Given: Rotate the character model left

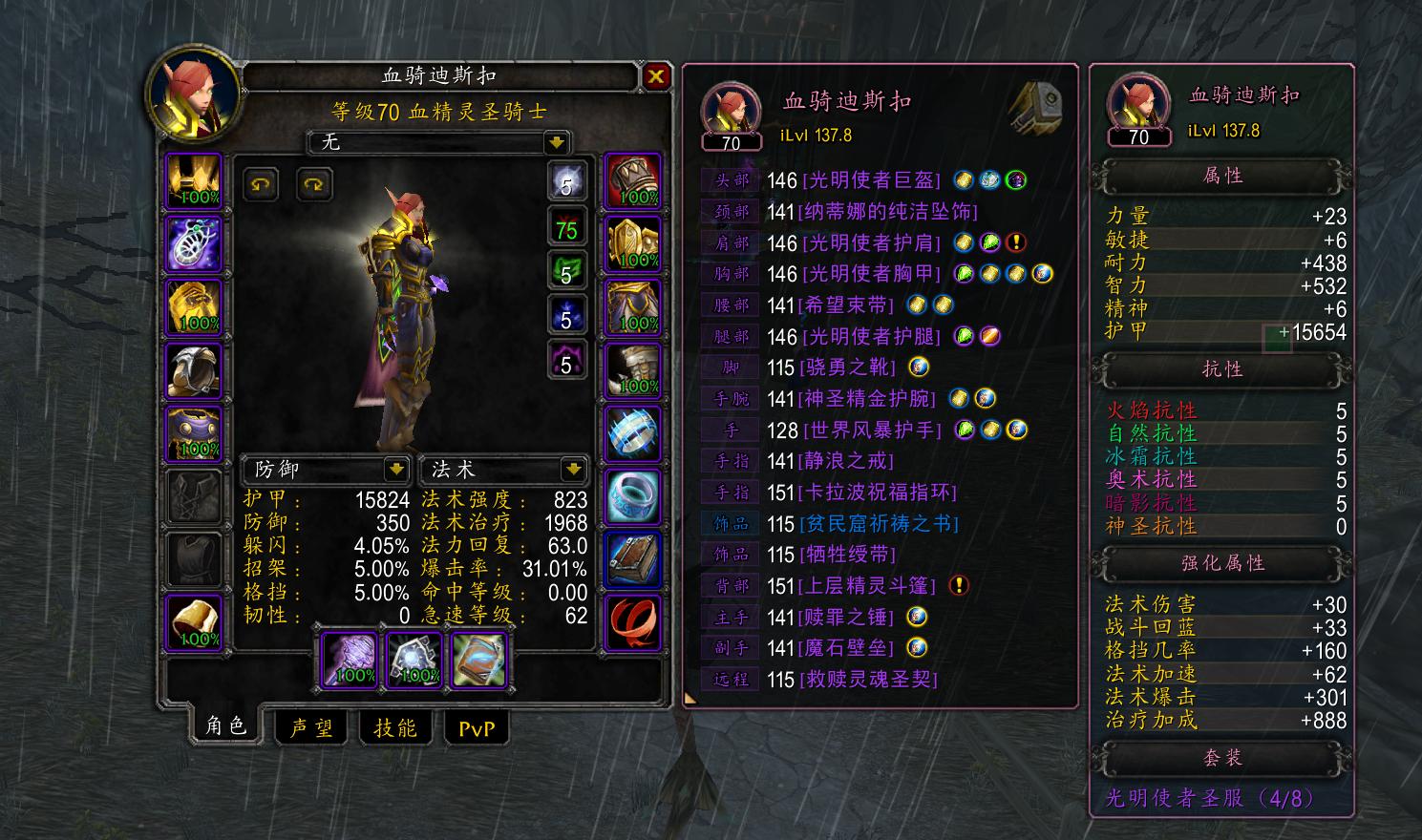Looking at the screenshot, I should click(x=260, y=184).
